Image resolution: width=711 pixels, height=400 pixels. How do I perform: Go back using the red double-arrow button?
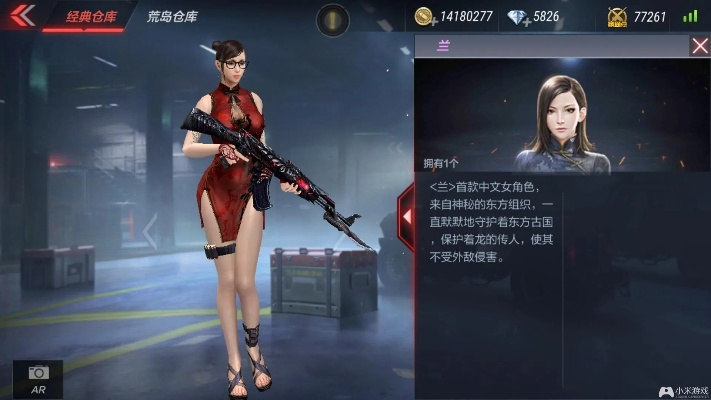point(22,16)
